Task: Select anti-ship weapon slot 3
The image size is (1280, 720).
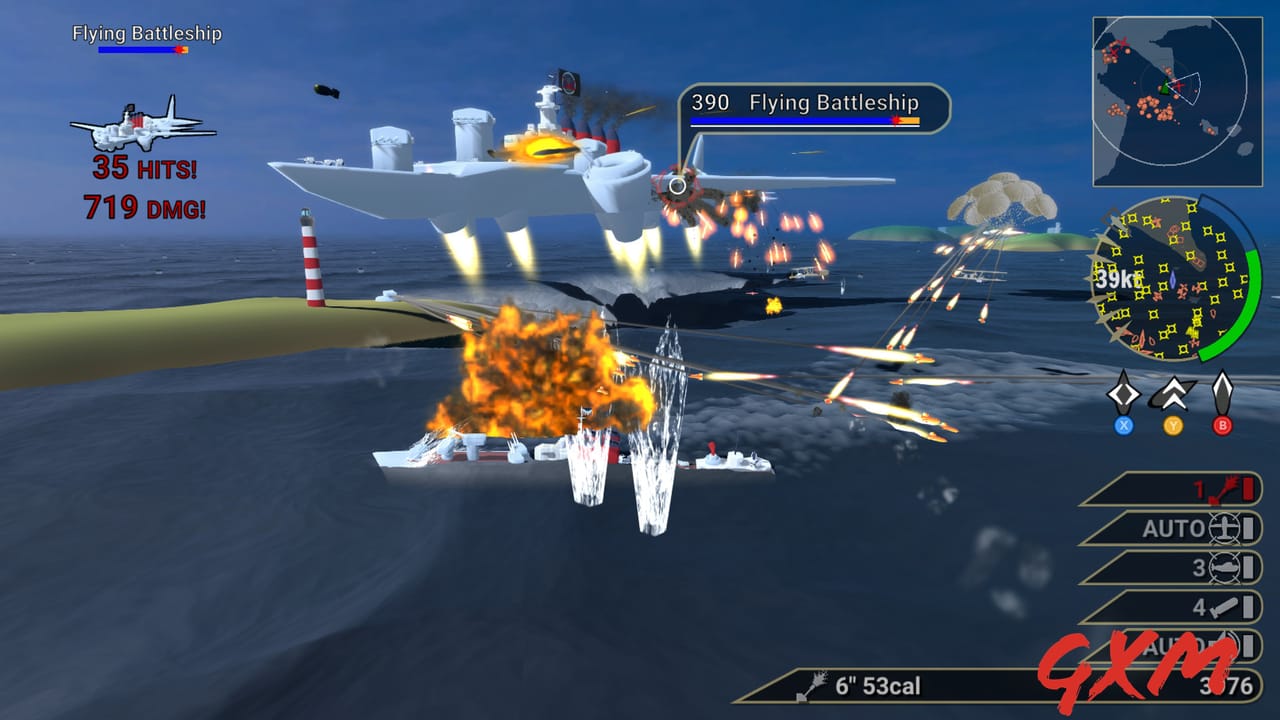Action: (x=1180, y=565)
